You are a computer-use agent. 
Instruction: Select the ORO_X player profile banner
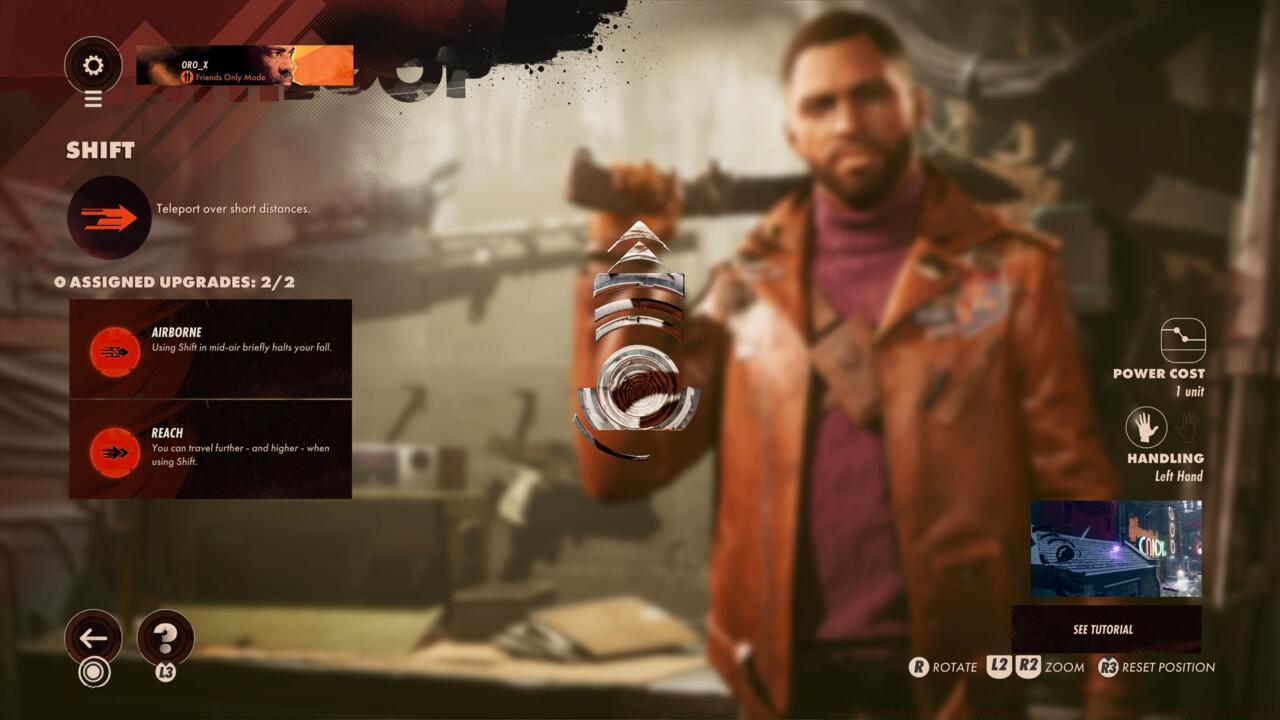[x=244, y=66]
